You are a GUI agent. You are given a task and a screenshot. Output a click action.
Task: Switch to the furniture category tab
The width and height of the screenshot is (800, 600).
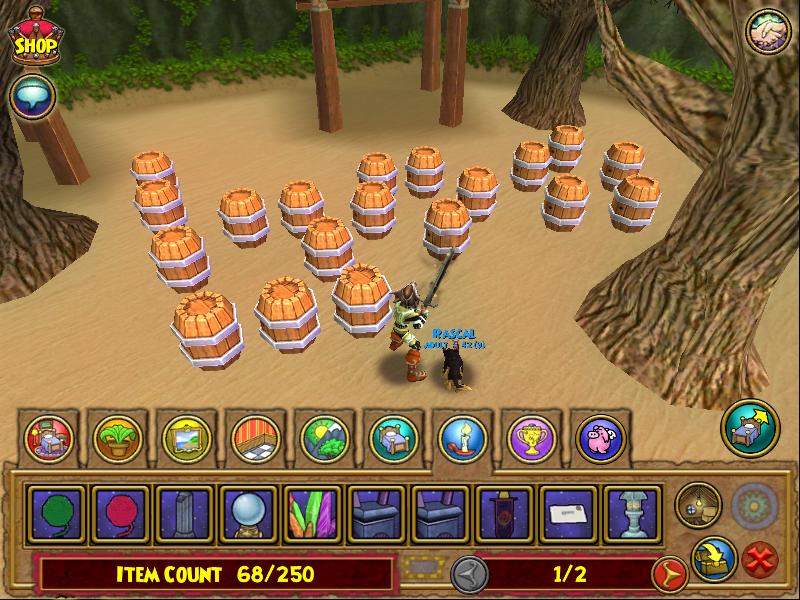point(47,437)
